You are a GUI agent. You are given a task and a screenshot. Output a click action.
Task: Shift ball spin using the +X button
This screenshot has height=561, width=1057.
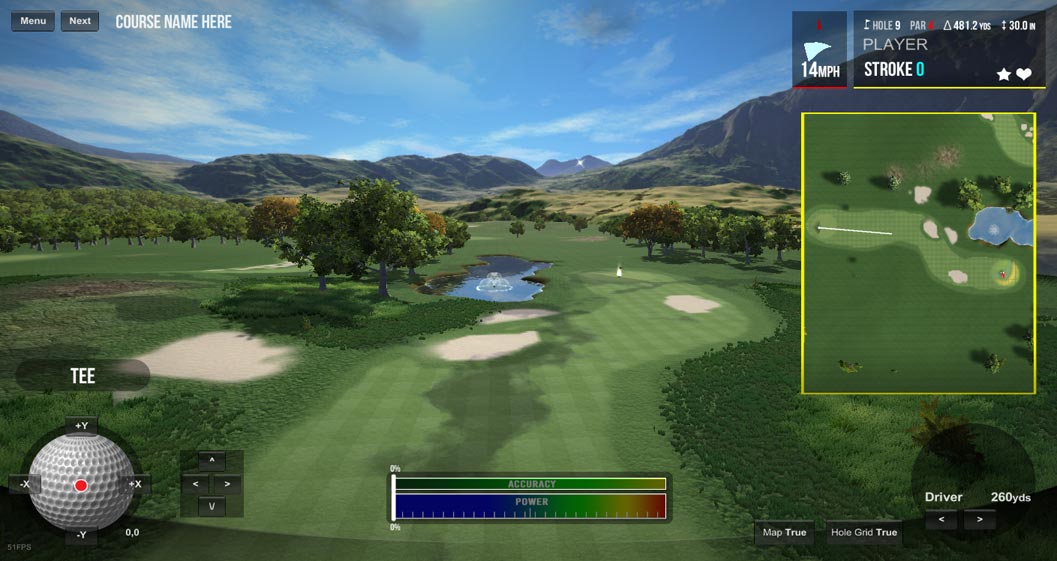click(135, 484)
